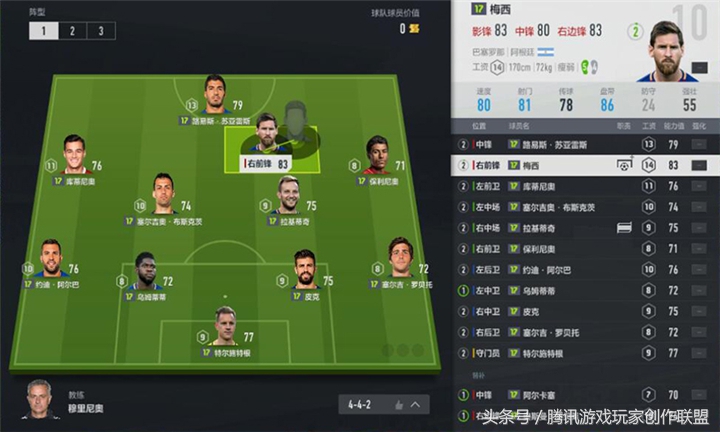Choose Rakitić's card in midfield
This screenshot has height=432, width=720.
click(290, 198)
